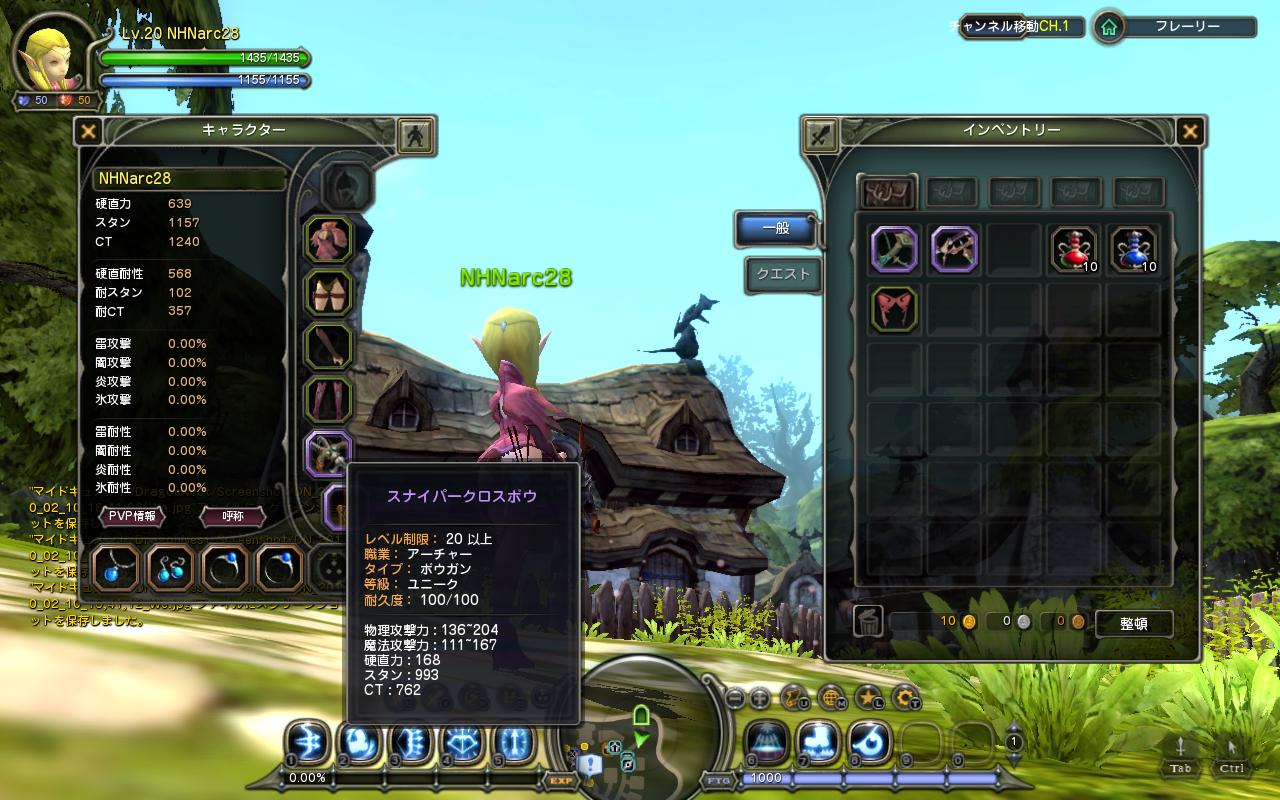Close the Character window
Screen dimensions: 1280x800
(89, 131)
